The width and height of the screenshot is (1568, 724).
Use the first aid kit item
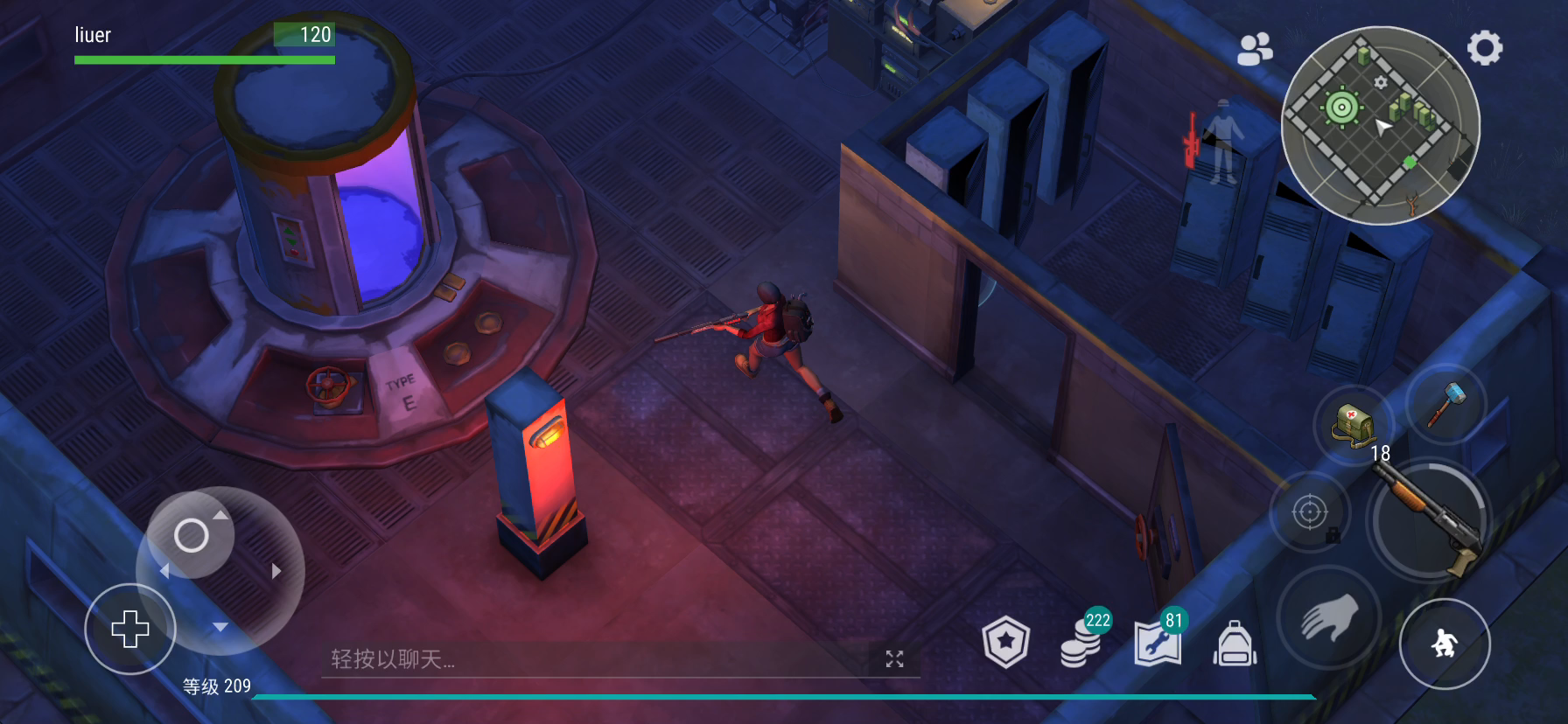coord(1354,426)
